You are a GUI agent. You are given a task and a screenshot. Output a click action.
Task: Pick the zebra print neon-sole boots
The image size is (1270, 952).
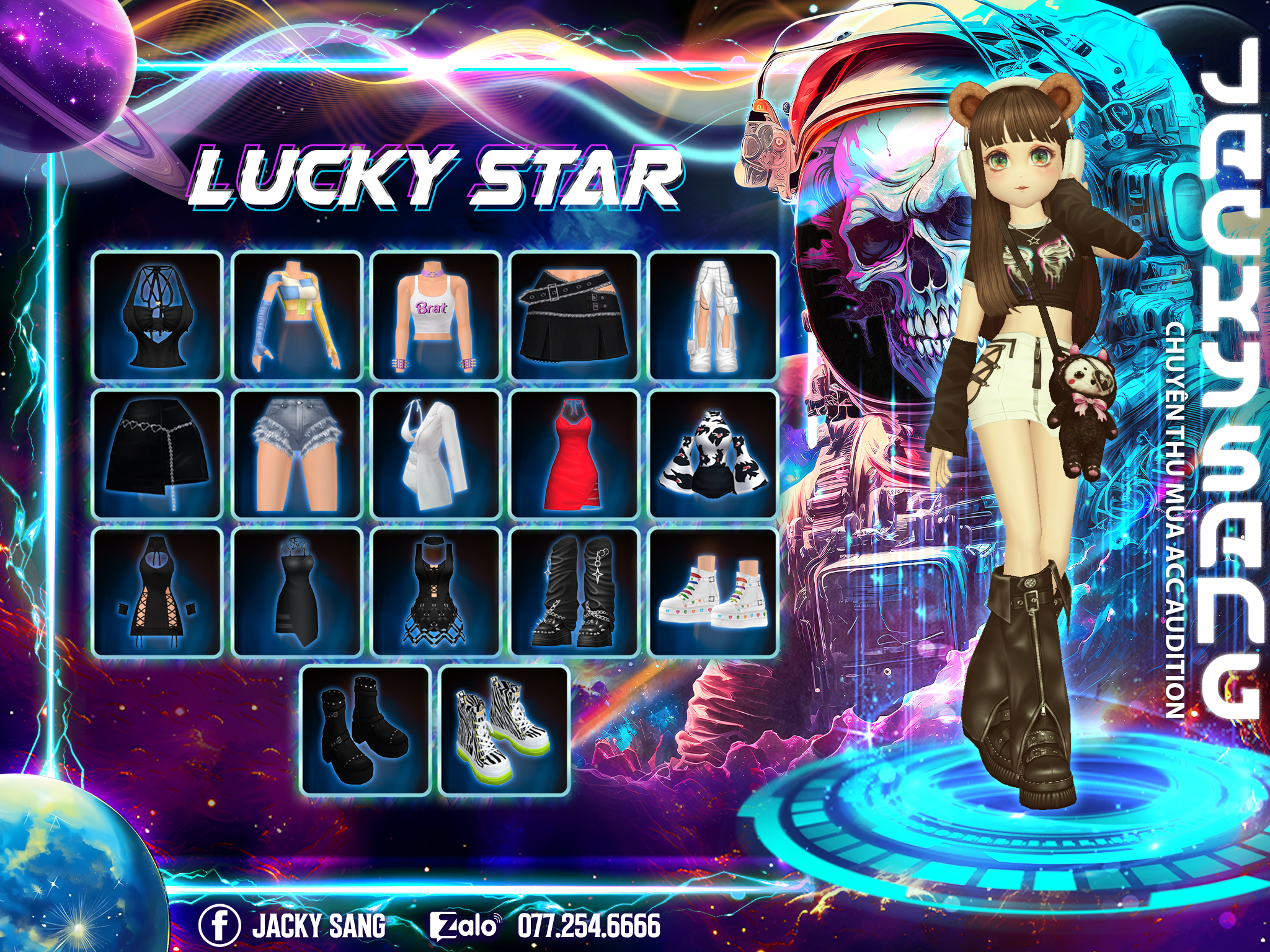pos(504,731)
